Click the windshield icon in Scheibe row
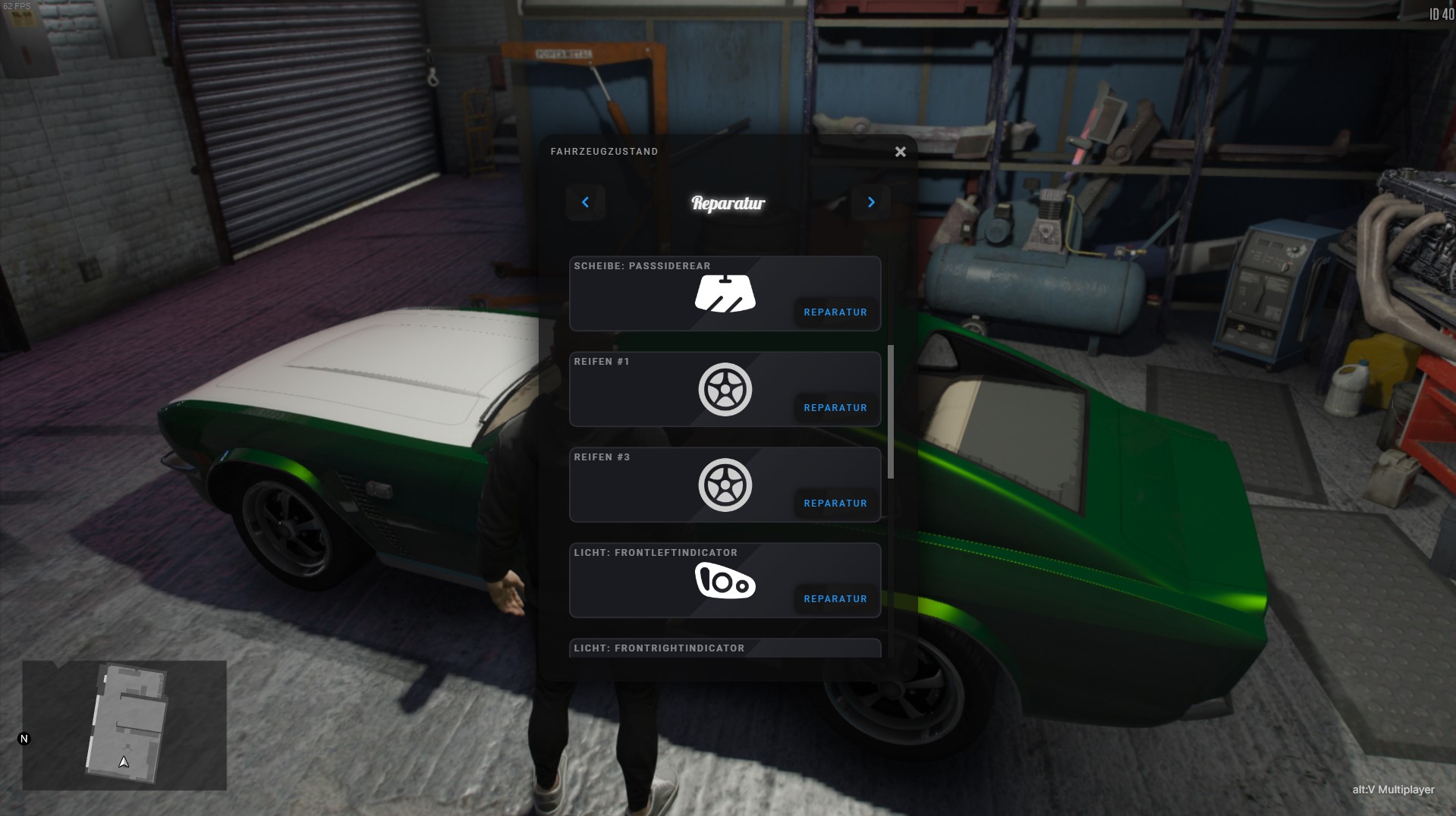This screenshot has width=1456, height=816. [x=725, y=294]
